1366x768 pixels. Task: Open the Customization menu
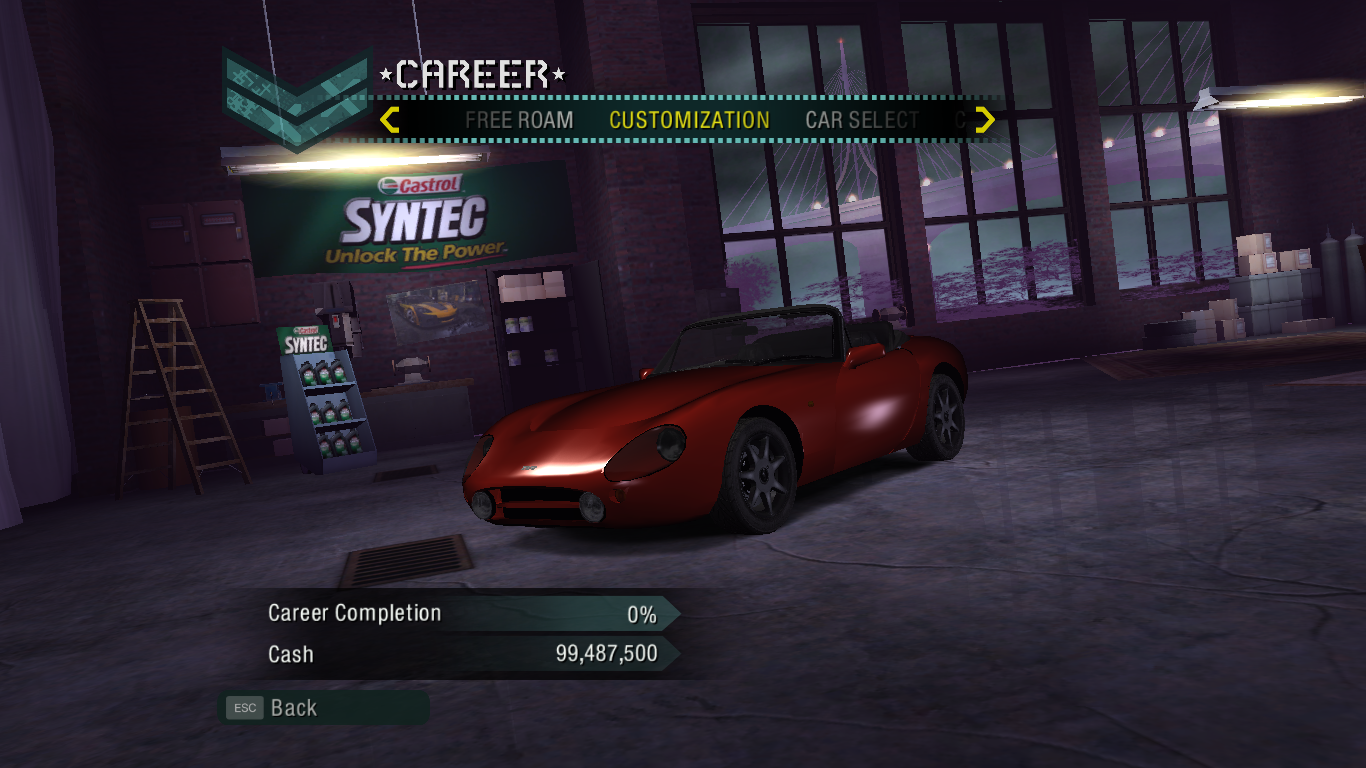[689, 121]
